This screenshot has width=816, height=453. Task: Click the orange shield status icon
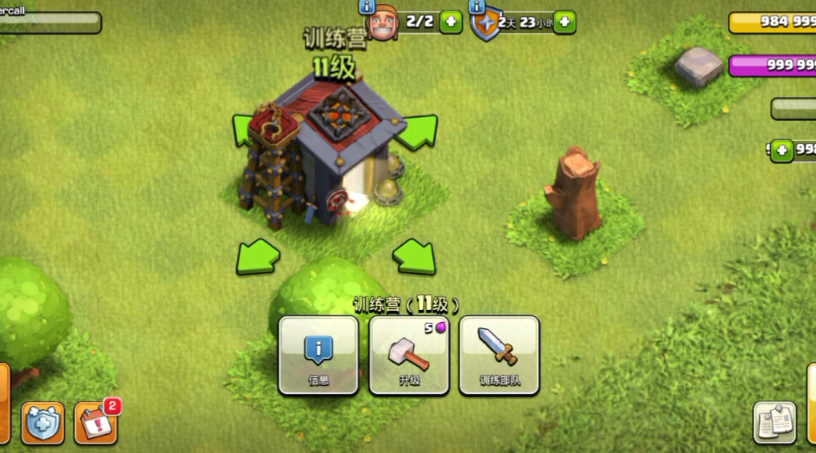click(x=486, y=24)
